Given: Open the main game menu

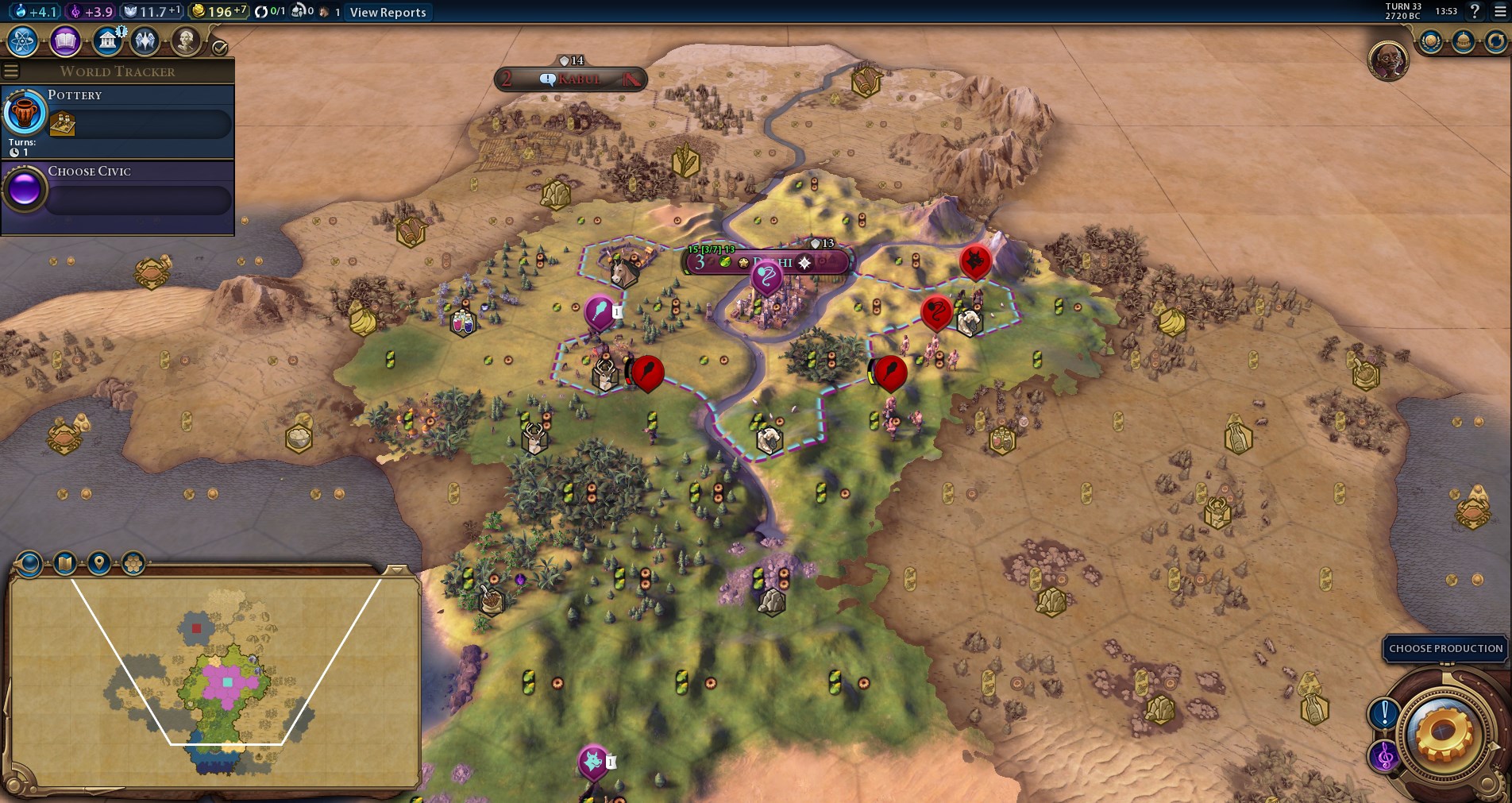Looking at the screenshot, I should (1500, 11).
